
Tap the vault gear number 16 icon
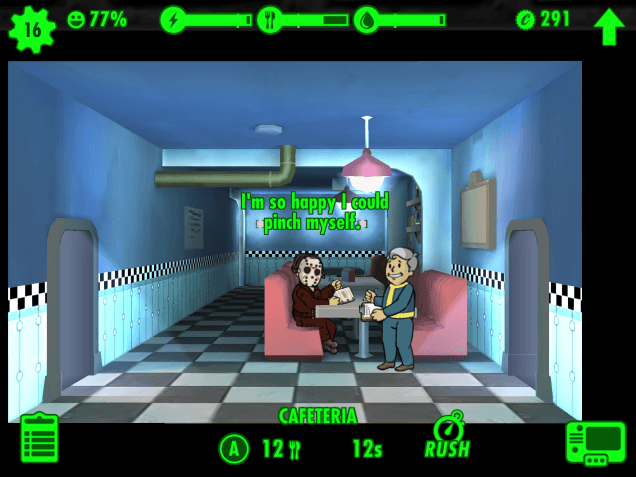pyautogui.click(x=32, y=28)
